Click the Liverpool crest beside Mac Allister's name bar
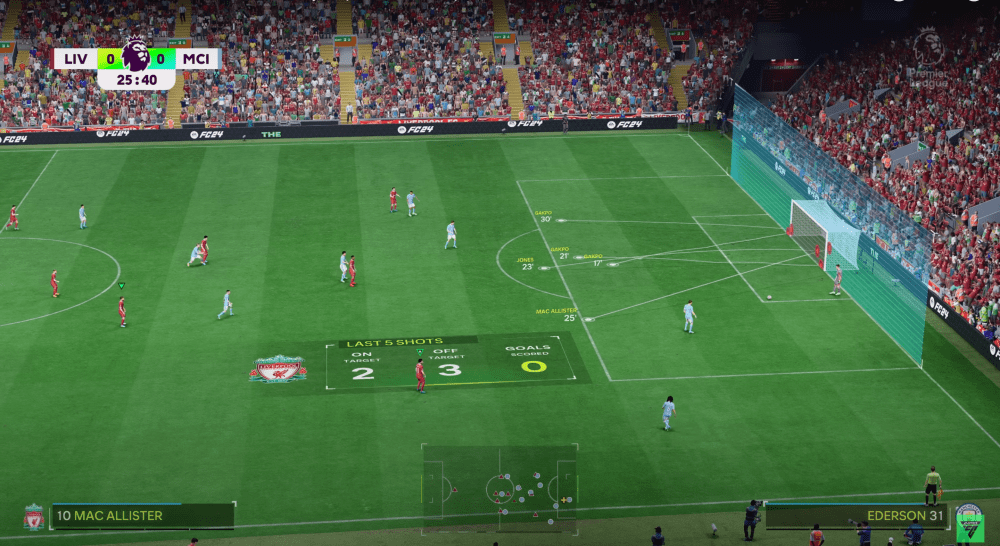Image resolution: width=1000 pixels, height=546 pixels. click(34, 516)
